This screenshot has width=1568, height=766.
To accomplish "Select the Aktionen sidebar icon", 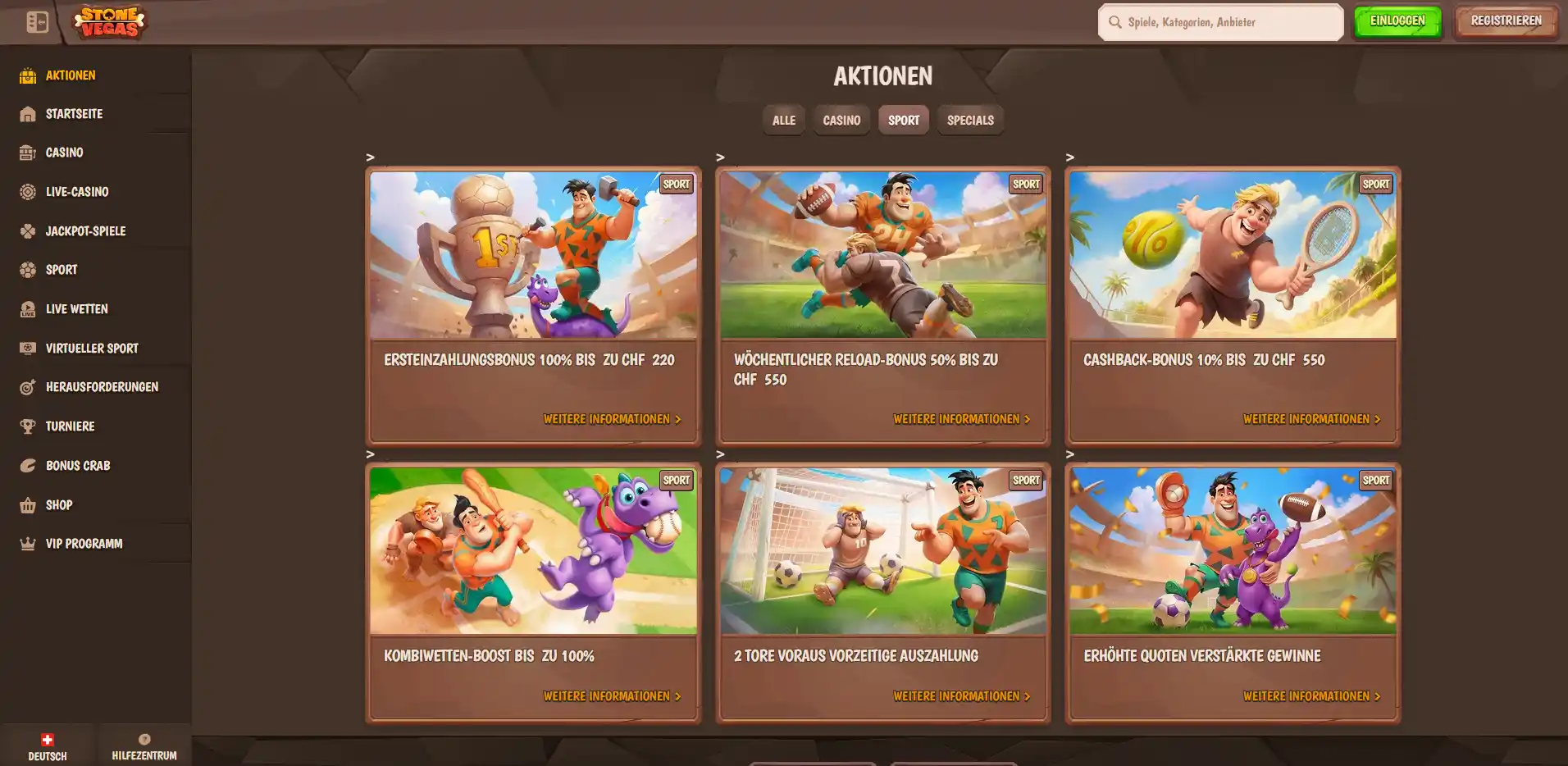I will (x=27, y=75).
